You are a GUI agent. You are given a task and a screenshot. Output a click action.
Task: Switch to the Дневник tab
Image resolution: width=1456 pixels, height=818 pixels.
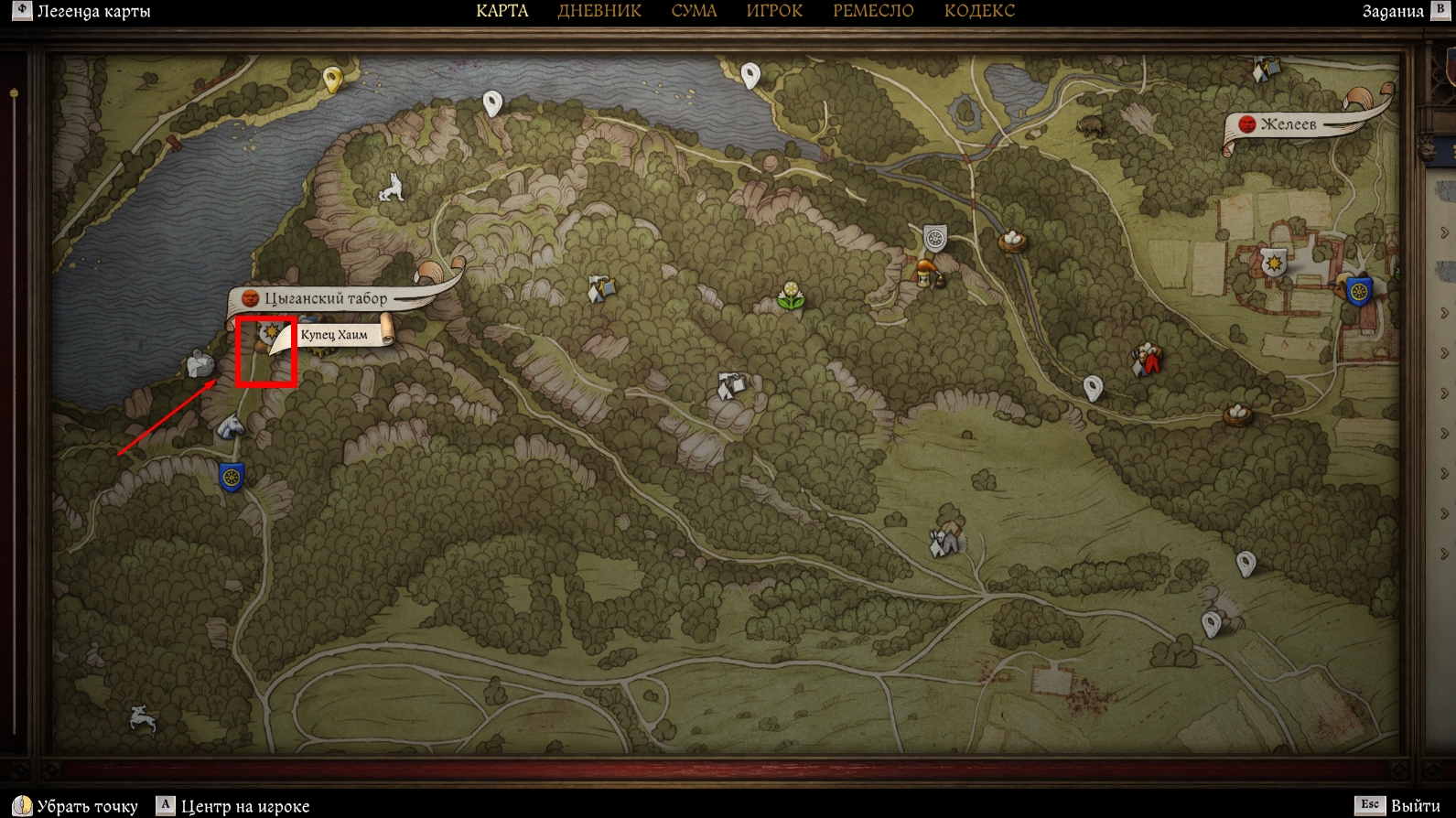(x=599, y=11)
